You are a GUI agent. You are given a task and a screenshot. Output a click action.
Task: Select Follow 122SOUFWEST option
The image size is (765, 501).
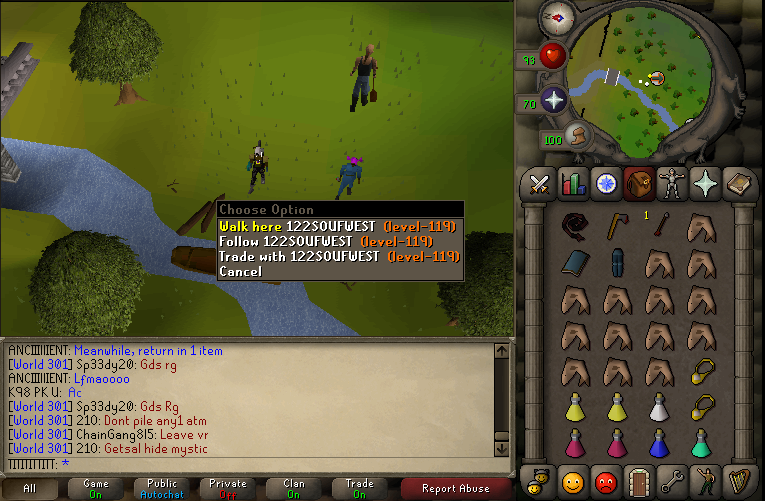tap(300, 241)
